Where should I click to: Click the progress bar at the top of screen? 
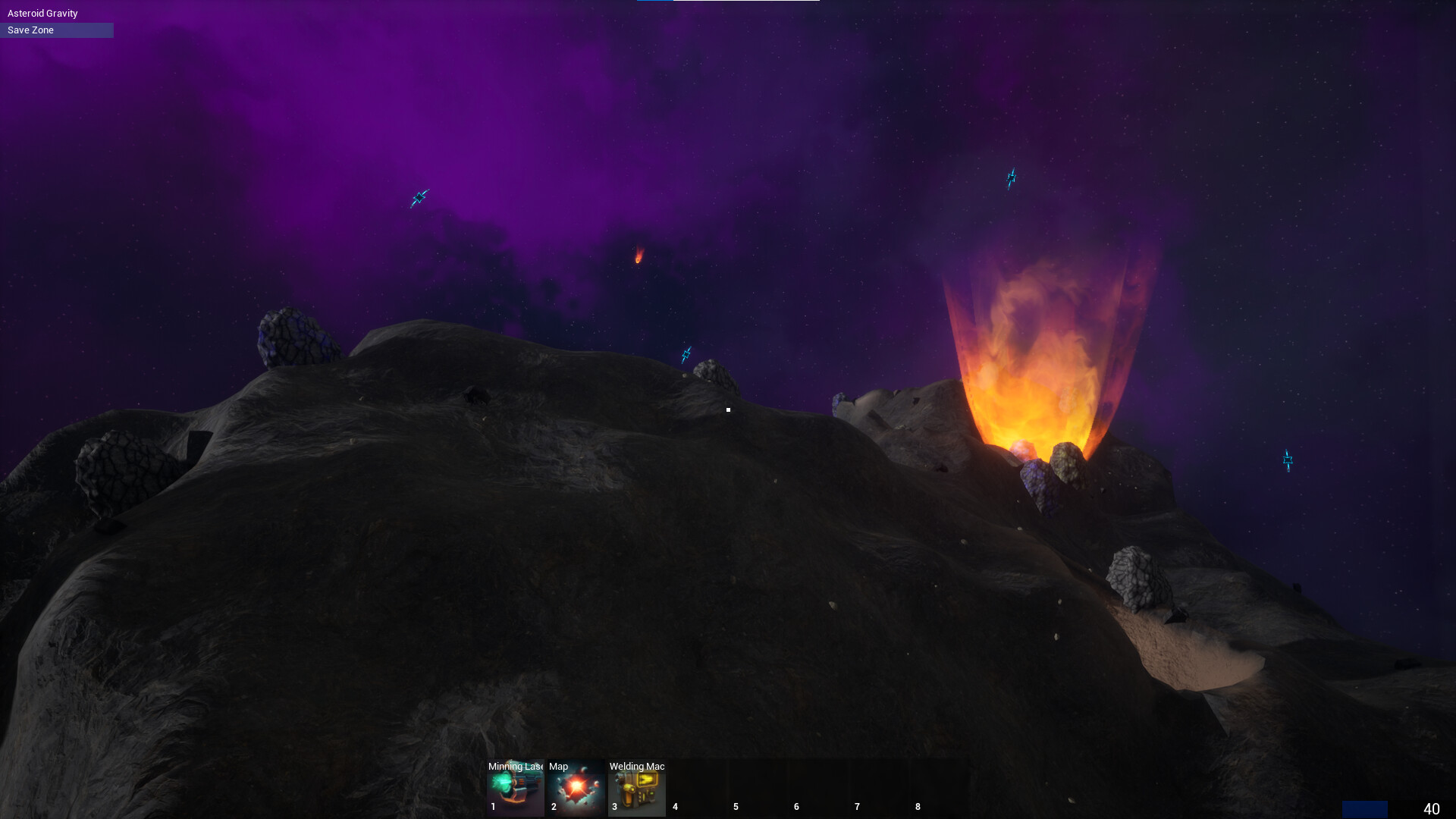pyautogui.click(x=728, y=2)
